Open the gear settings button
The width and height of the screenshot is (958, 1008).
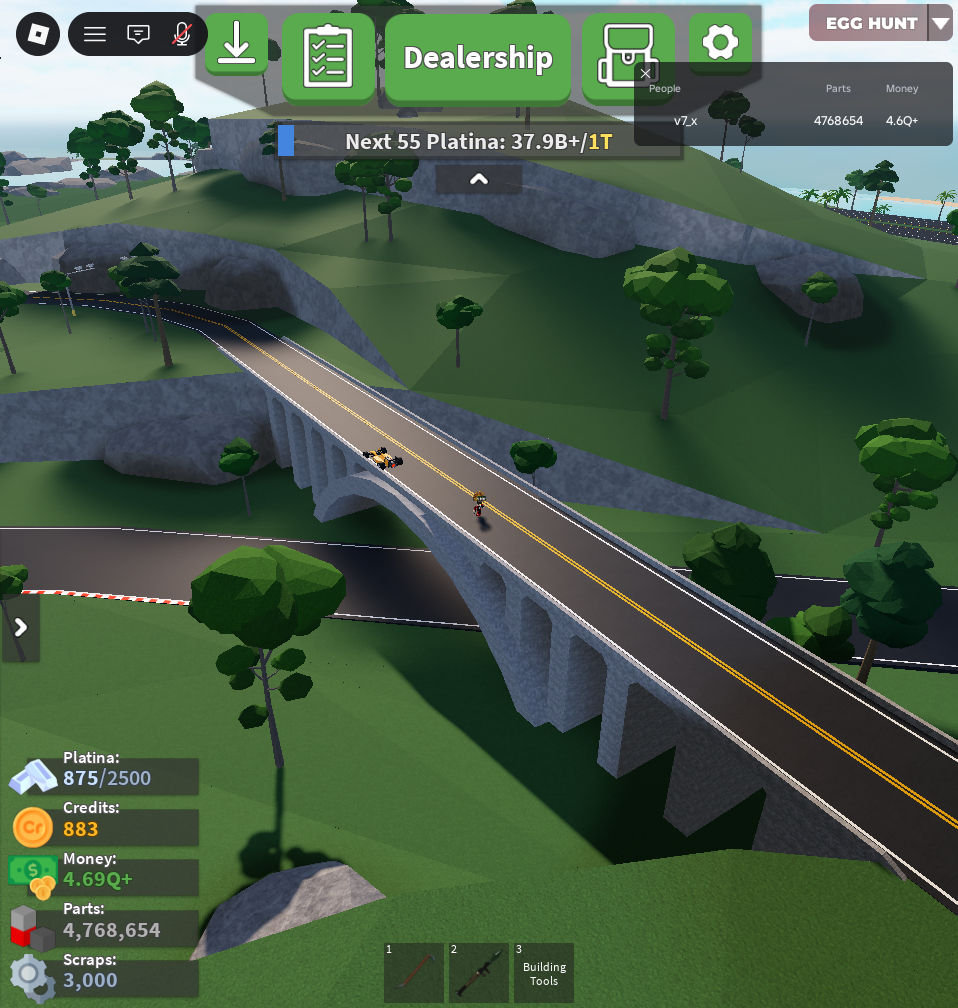click(720, 43)
